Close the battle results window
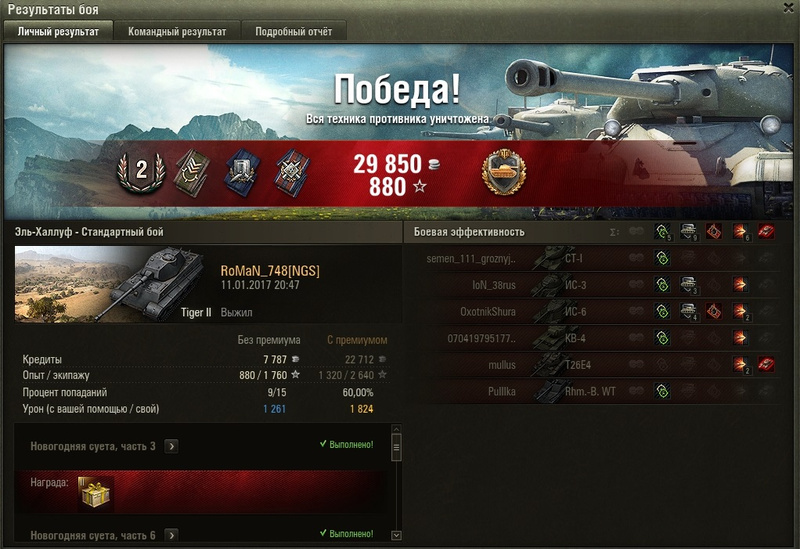The width and height of the screenshot is (800, 549). [x=787, y=9]
